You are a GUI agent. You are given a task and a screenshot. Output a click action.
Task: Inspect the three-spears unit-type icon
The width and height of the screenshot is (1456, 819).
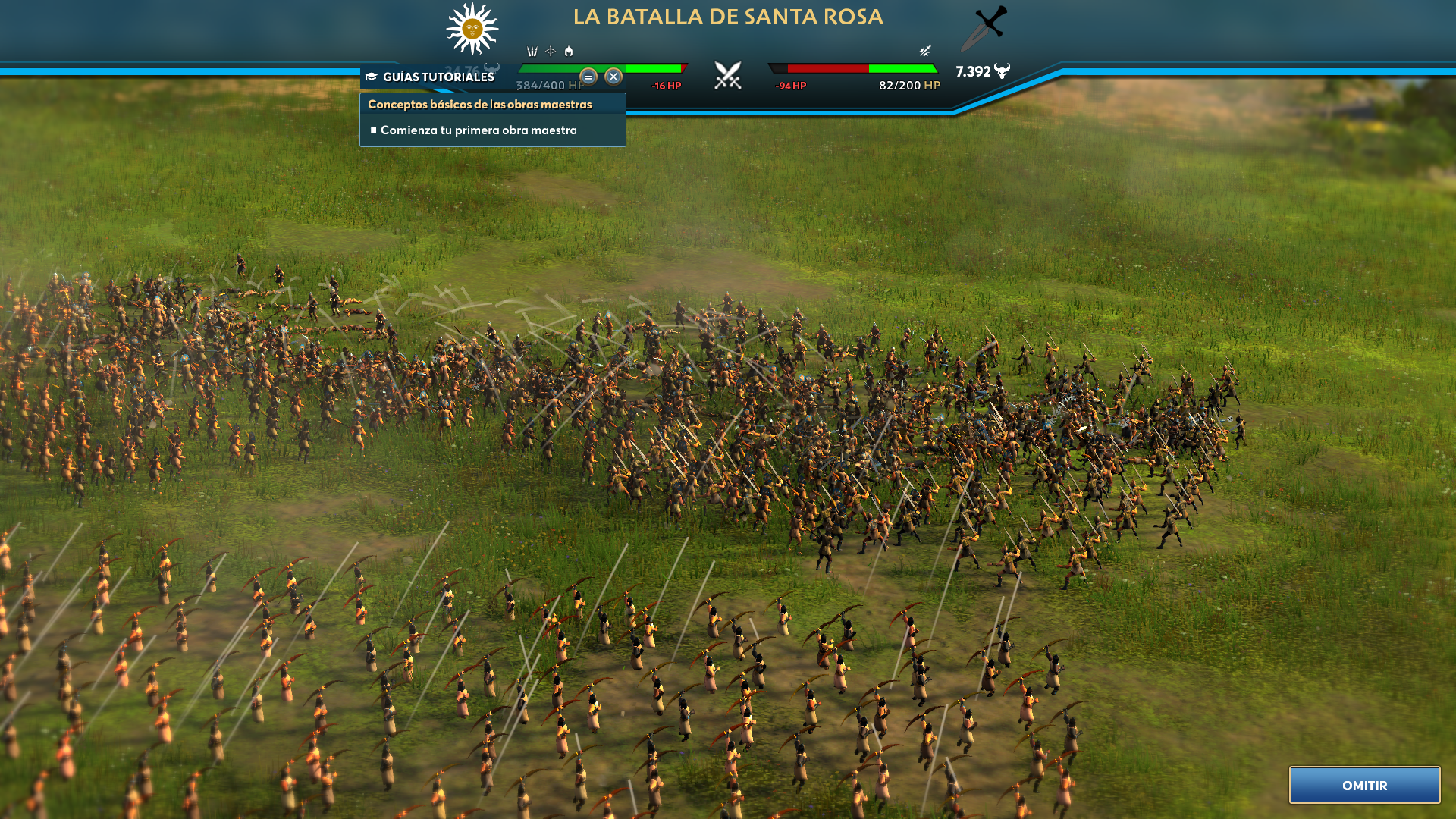pyautogui.click(x=532, y=52)
